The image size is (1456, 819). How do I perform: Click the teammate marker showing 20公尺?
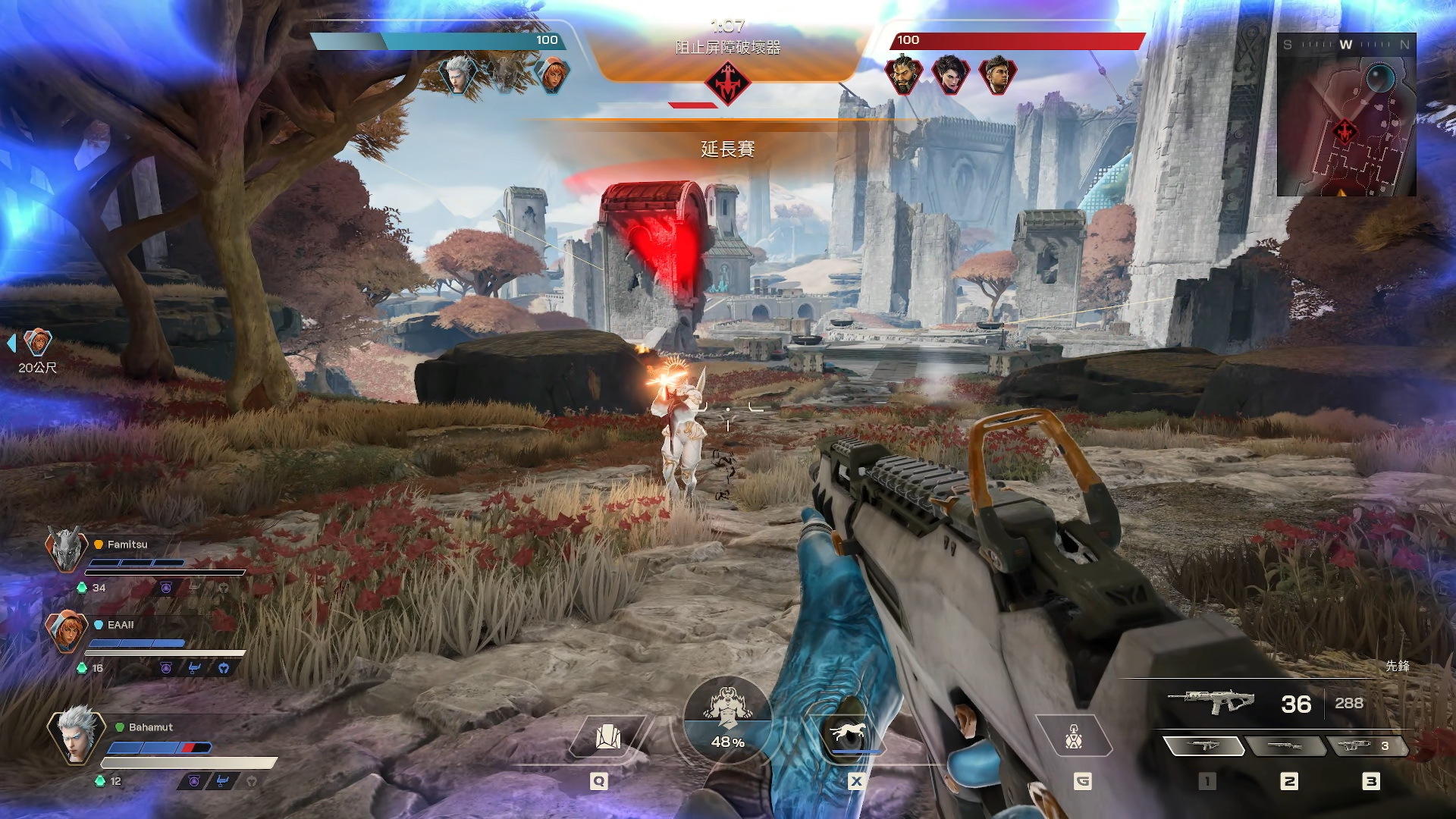pyautogui.click(x=36, y=344)
